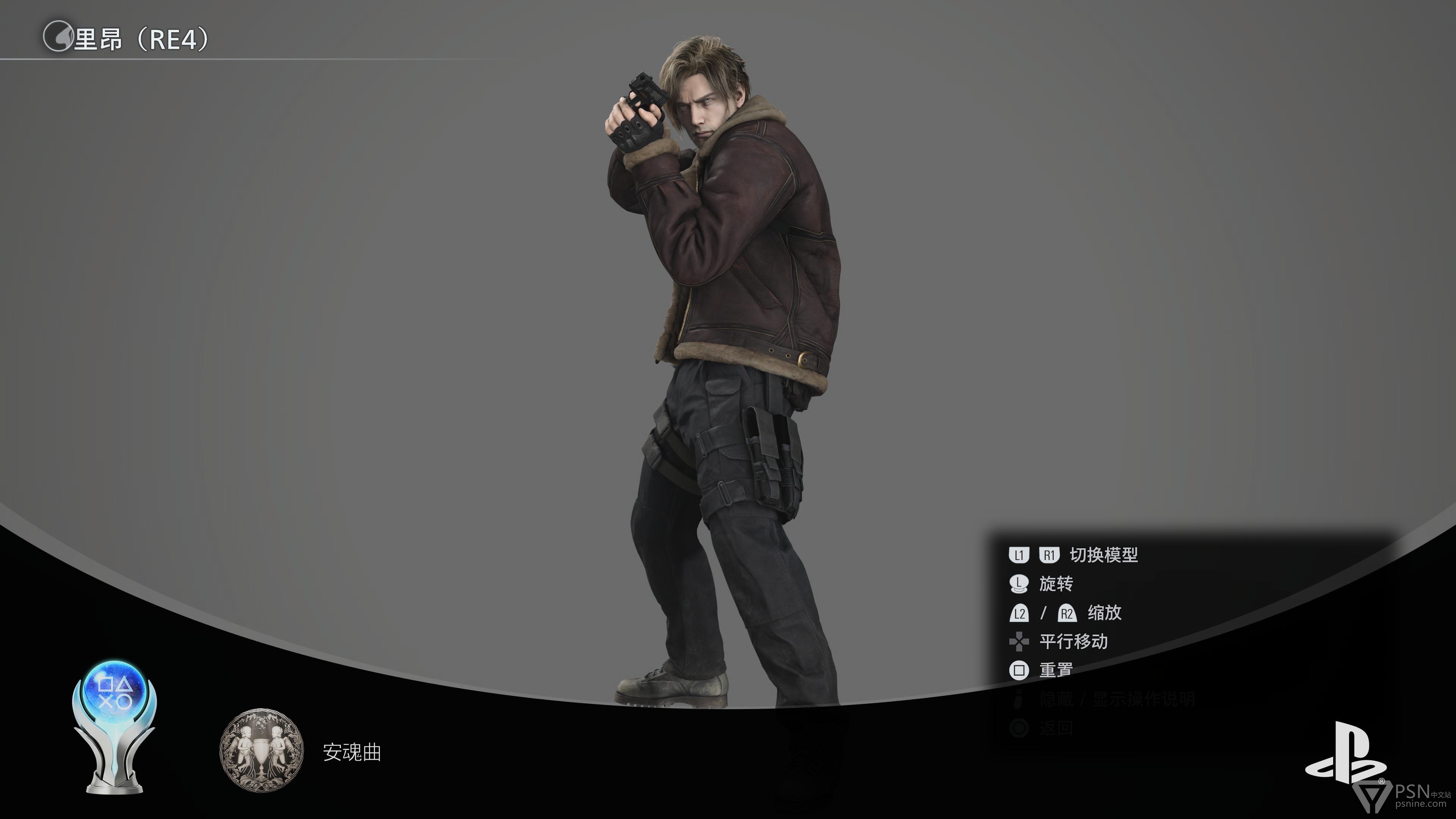Viewport: 1456px width, 819px height.
Task: Click the platinum trophy icon
Action: [115, 726]
